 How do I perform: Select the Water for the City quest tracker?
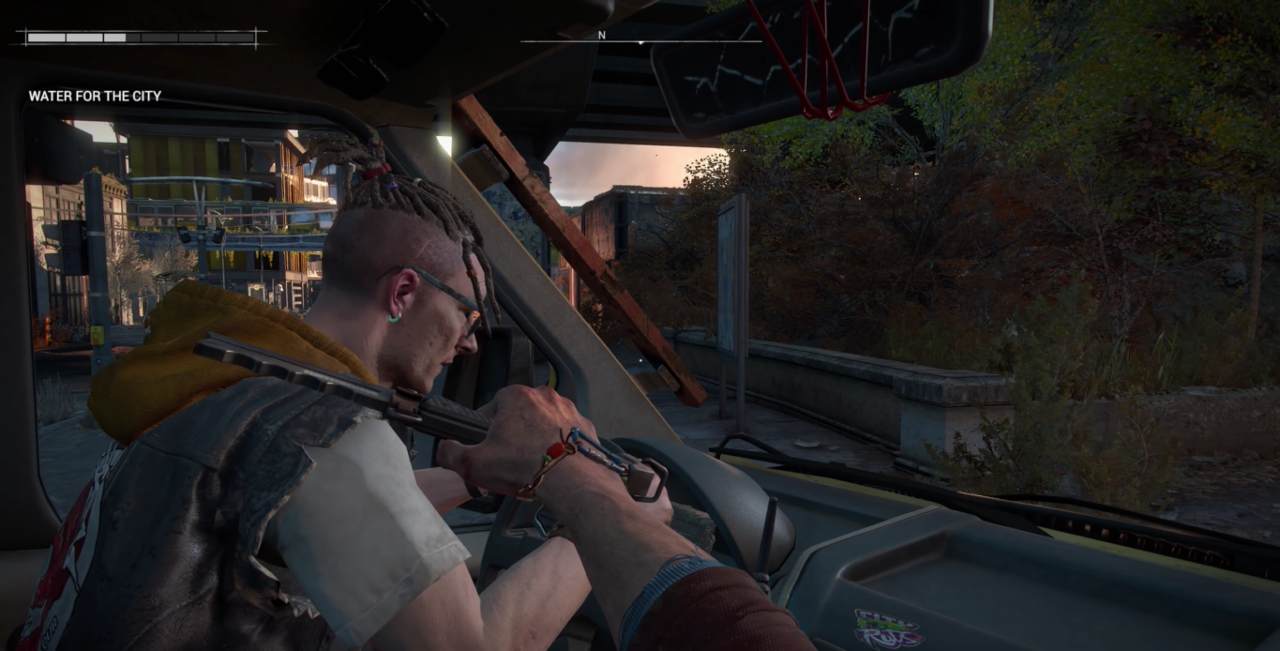pyautogui.click(x=95, y=96)
